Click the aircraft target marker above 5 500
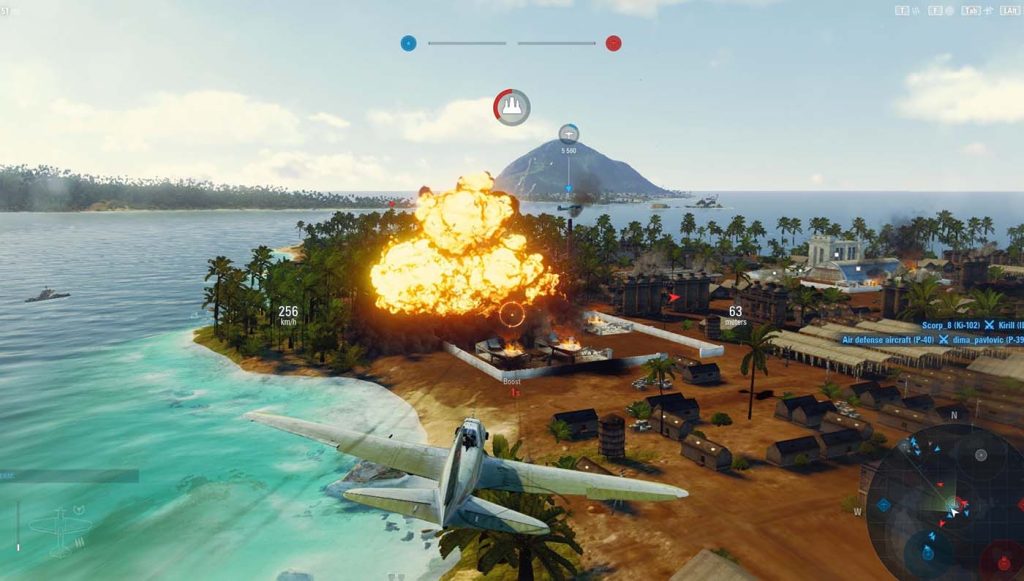This screenshot has width=1024, height=581. pos(568,133)
